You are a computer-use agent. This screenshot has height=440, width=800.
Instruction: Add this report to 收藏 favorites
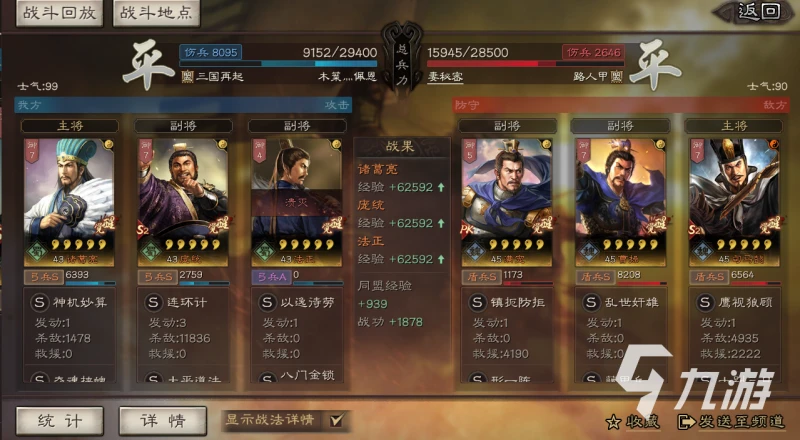pyautogui.click(x=634, y=422)
